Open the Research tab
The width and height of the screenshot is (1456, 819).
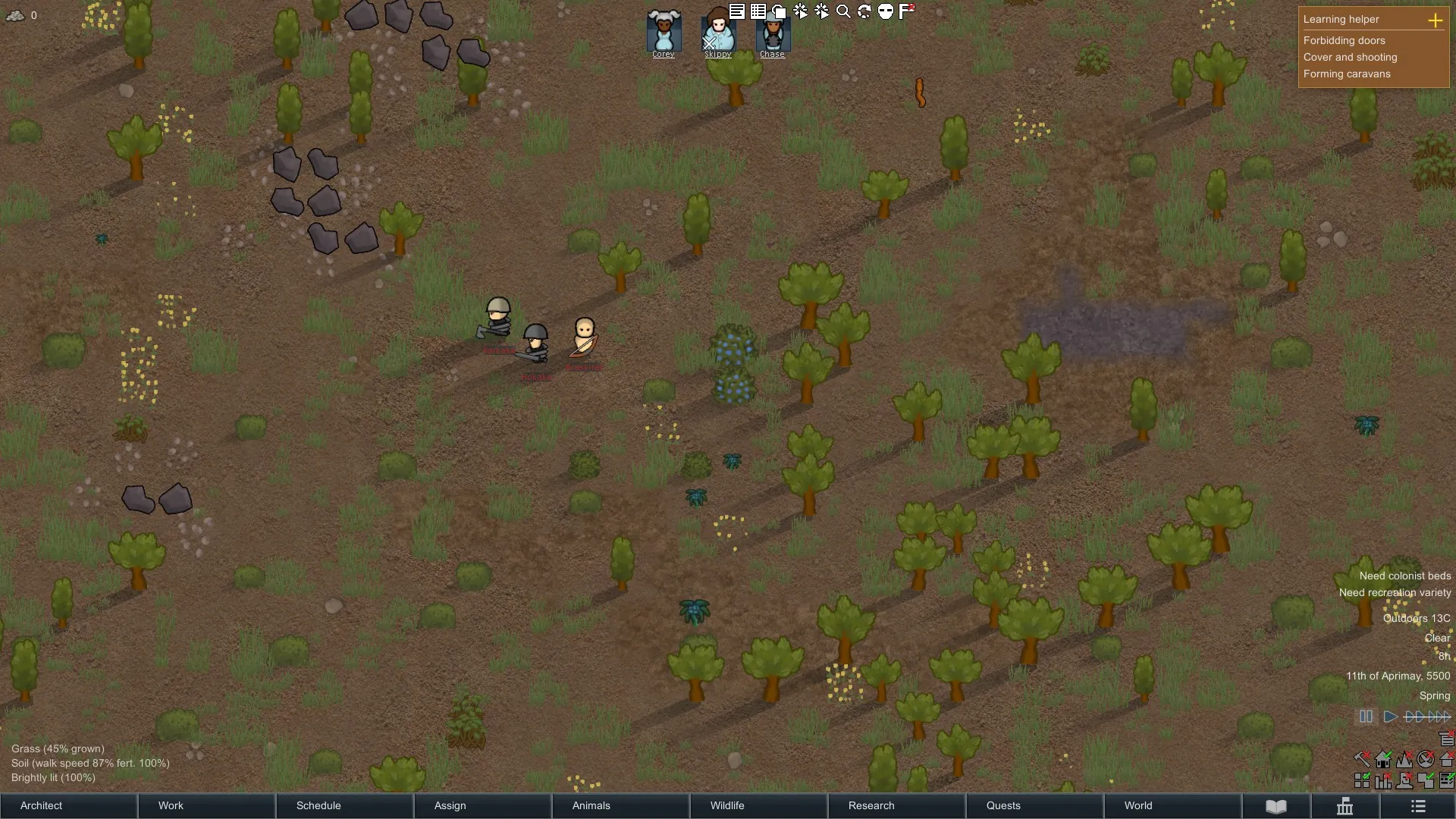(896, 805)
